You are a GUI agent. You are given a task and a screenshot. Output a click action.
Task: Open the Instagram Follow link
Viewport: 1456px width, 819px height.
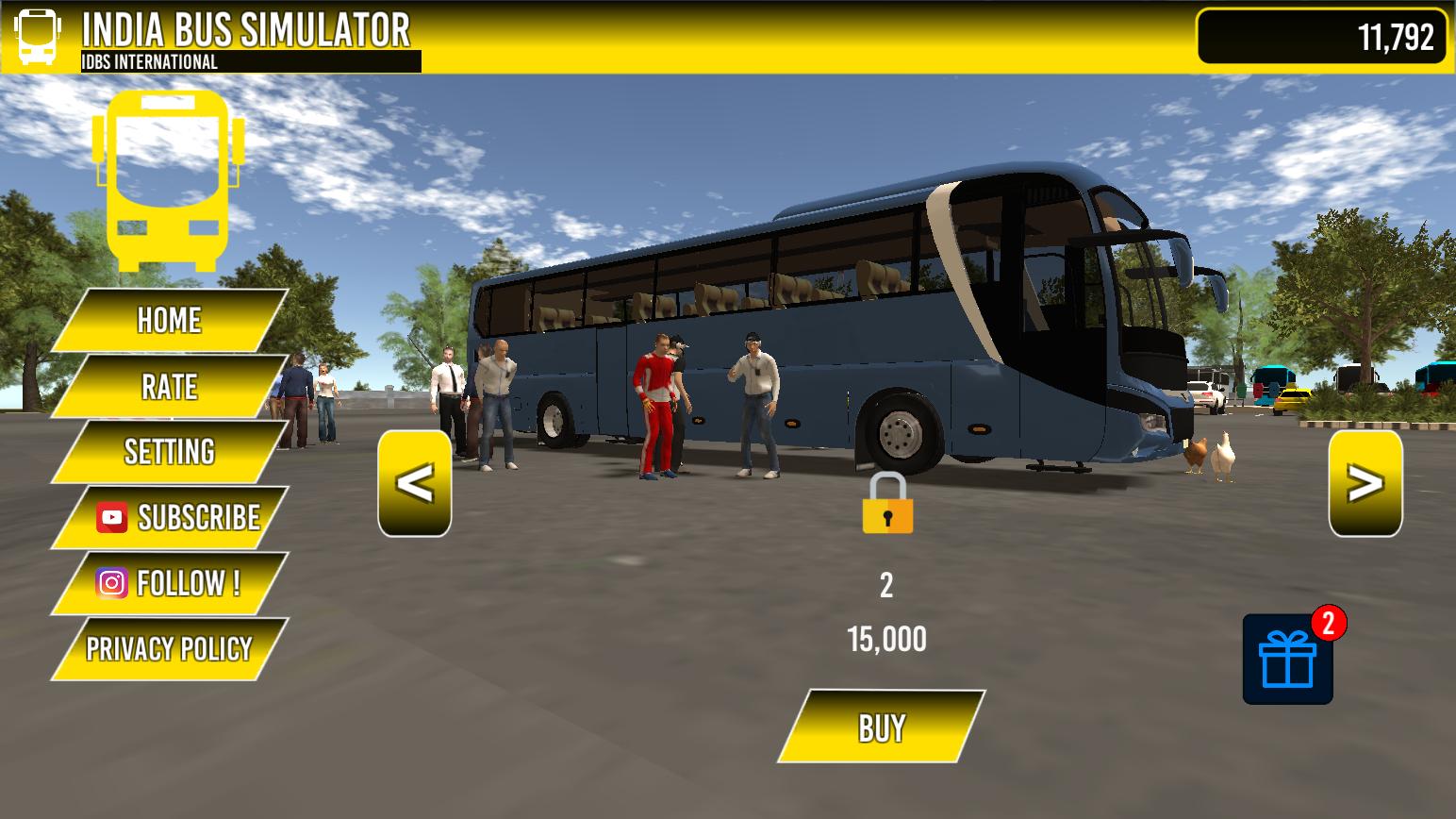[170, 583]
